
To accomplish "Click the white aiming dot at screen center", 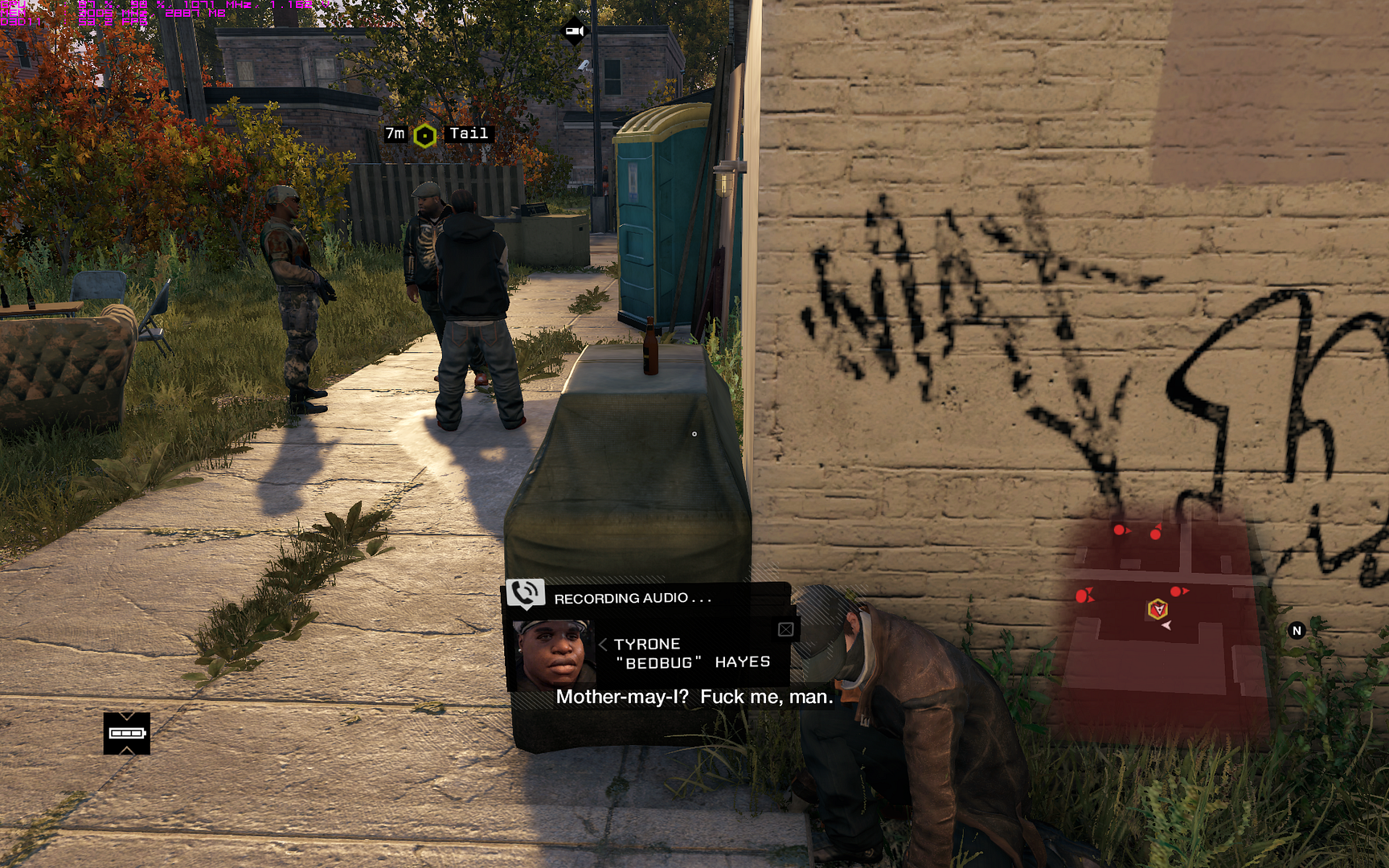I will click(x=694, y=433).
